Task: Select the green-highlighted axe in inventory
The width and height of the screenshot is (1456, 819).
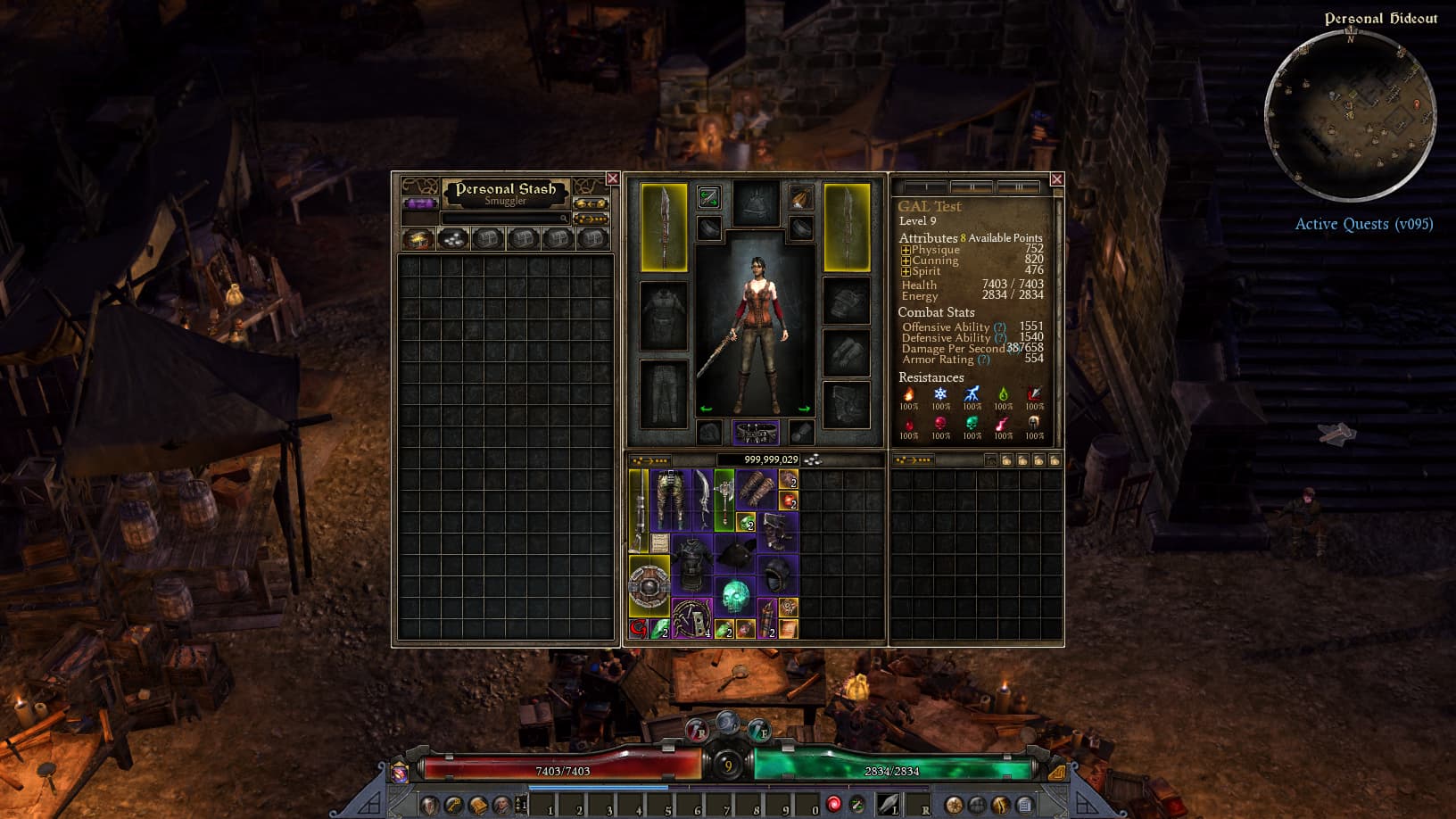Action: pyautogui.click(x=724, y=500)
